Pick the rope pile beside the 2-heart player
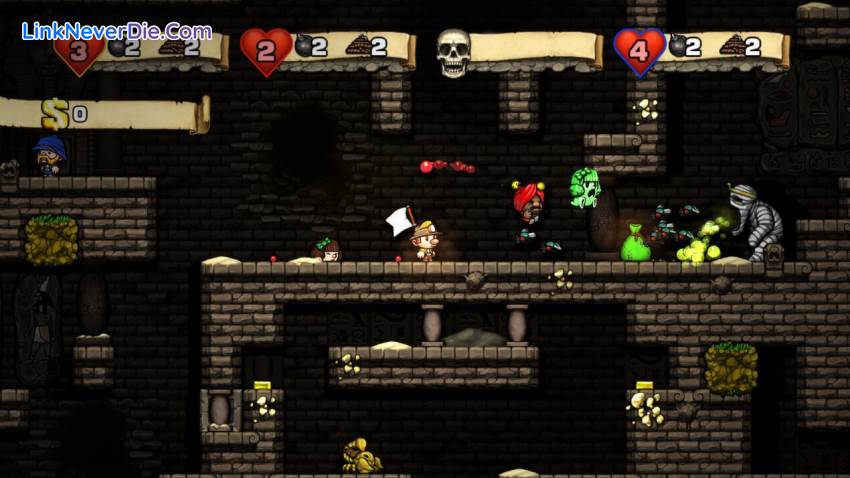The height and width of the screenshot is (478, 850). point(357,46)
